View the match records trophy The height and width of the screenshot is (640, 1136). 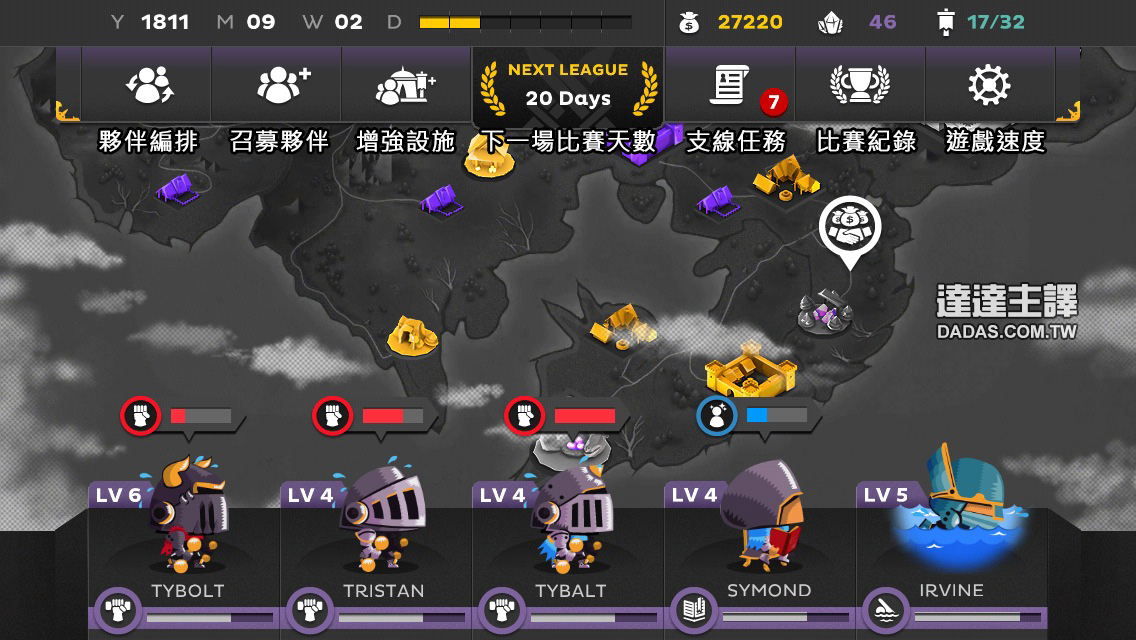pos(860,87)
